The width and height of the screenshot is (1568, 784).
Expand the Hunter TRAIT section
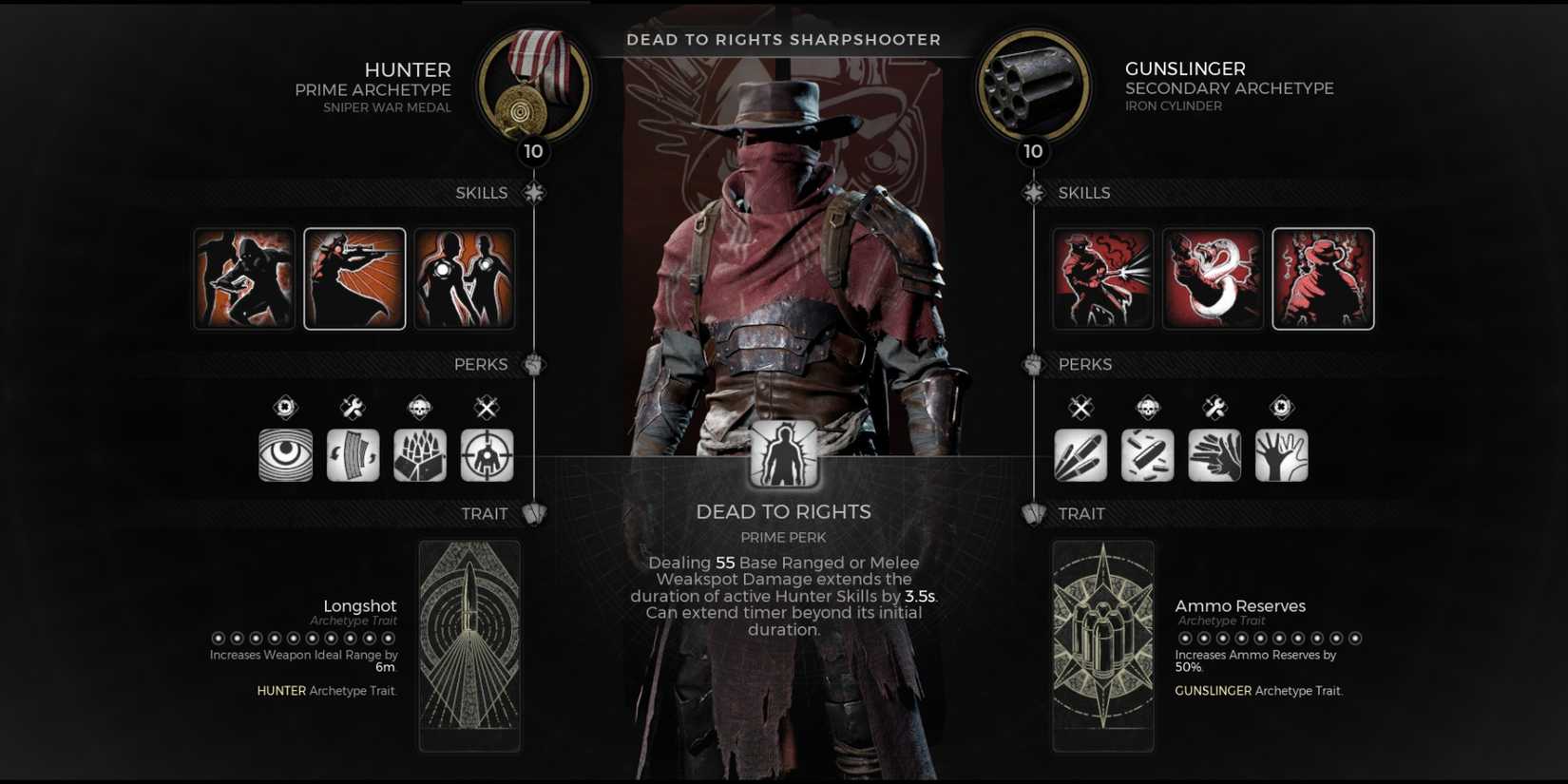(x=535, y=513)
